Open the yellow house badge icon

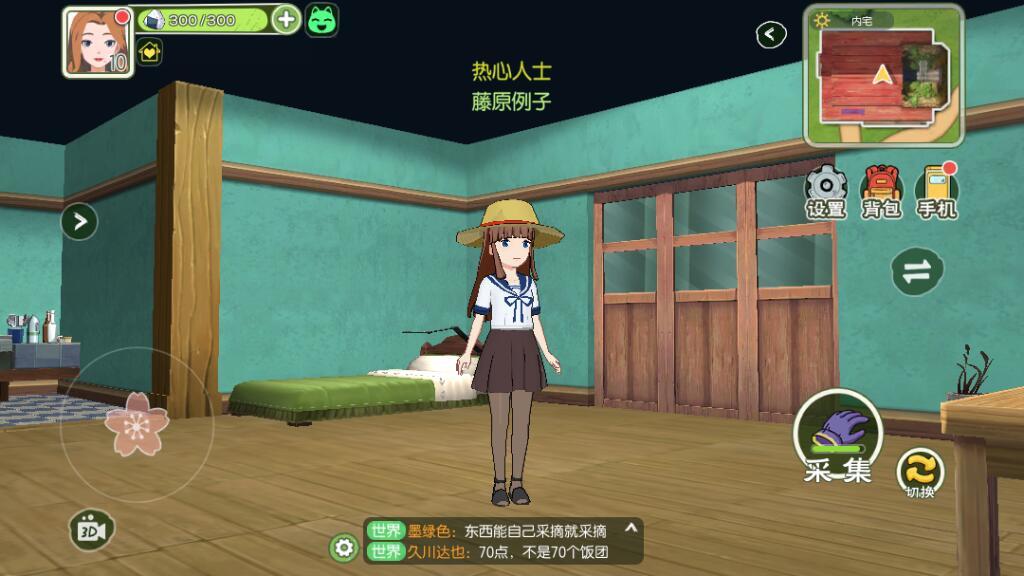coord(150,52)
